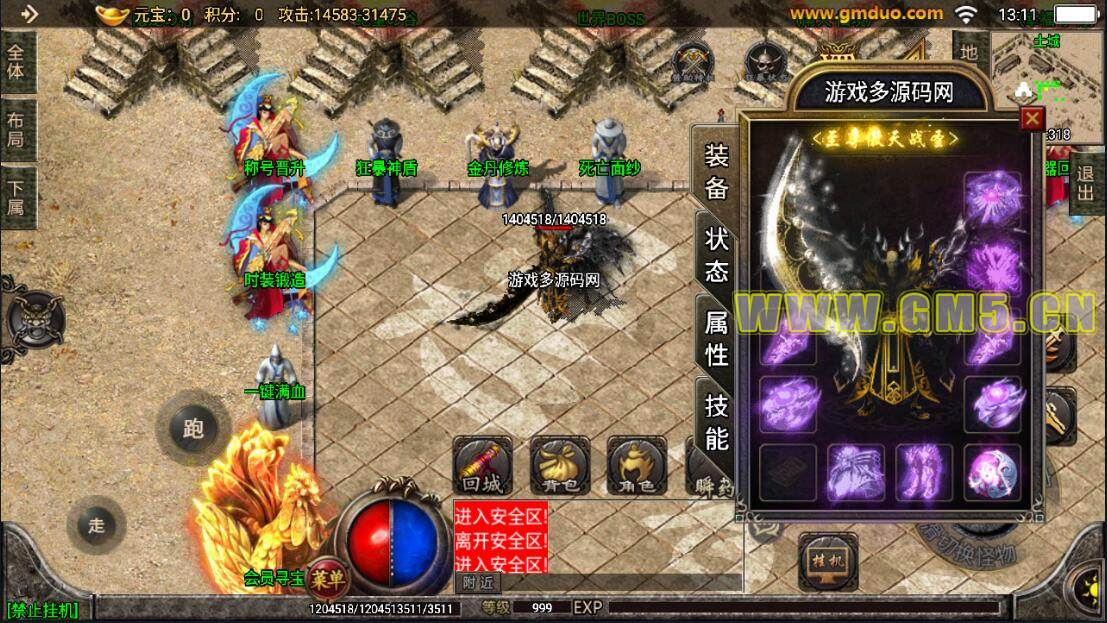The height and width of the screenshot is (623, 1107).
Task: Open the 状态 tab
Action: point(716,254)
